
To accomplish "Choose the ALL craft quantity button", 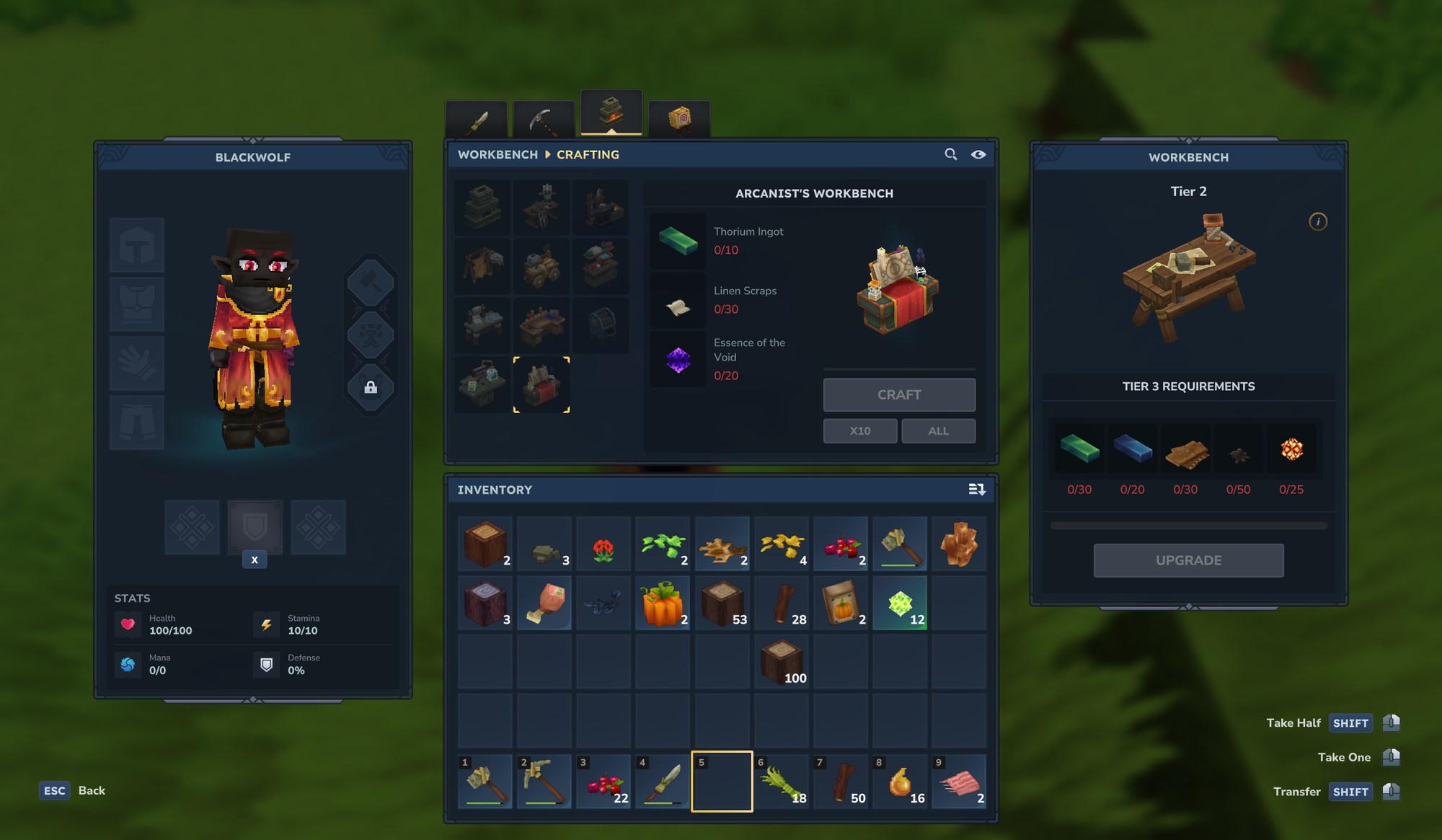I will 938,430.
